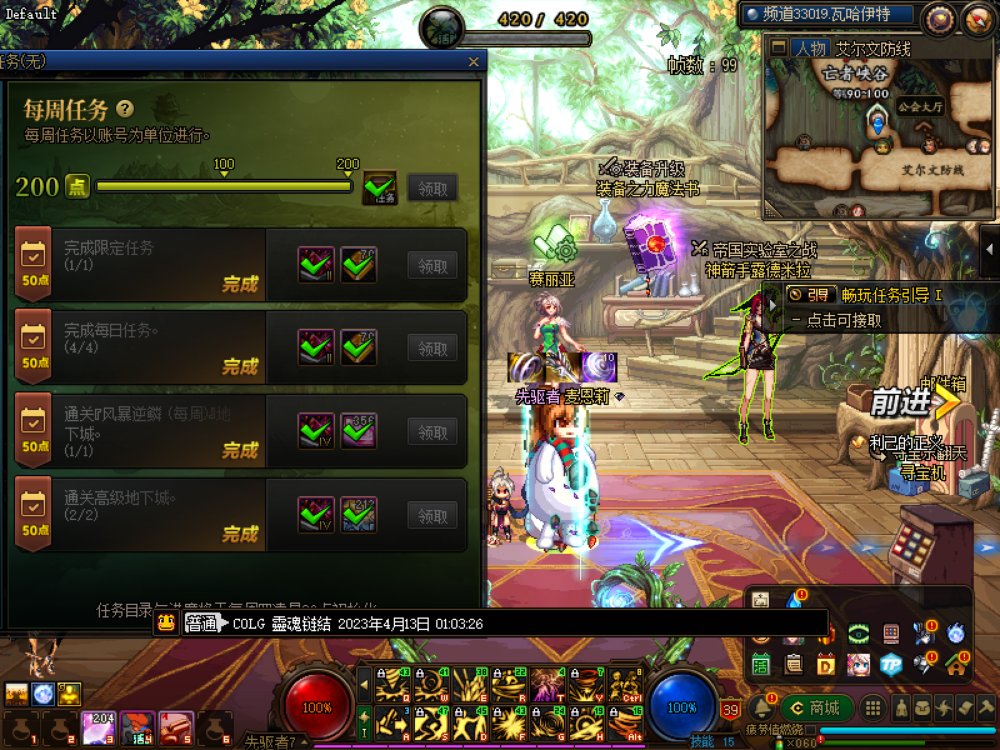Close the weekly task window
Screen dimensions: 1000x750
click(474, 62)
